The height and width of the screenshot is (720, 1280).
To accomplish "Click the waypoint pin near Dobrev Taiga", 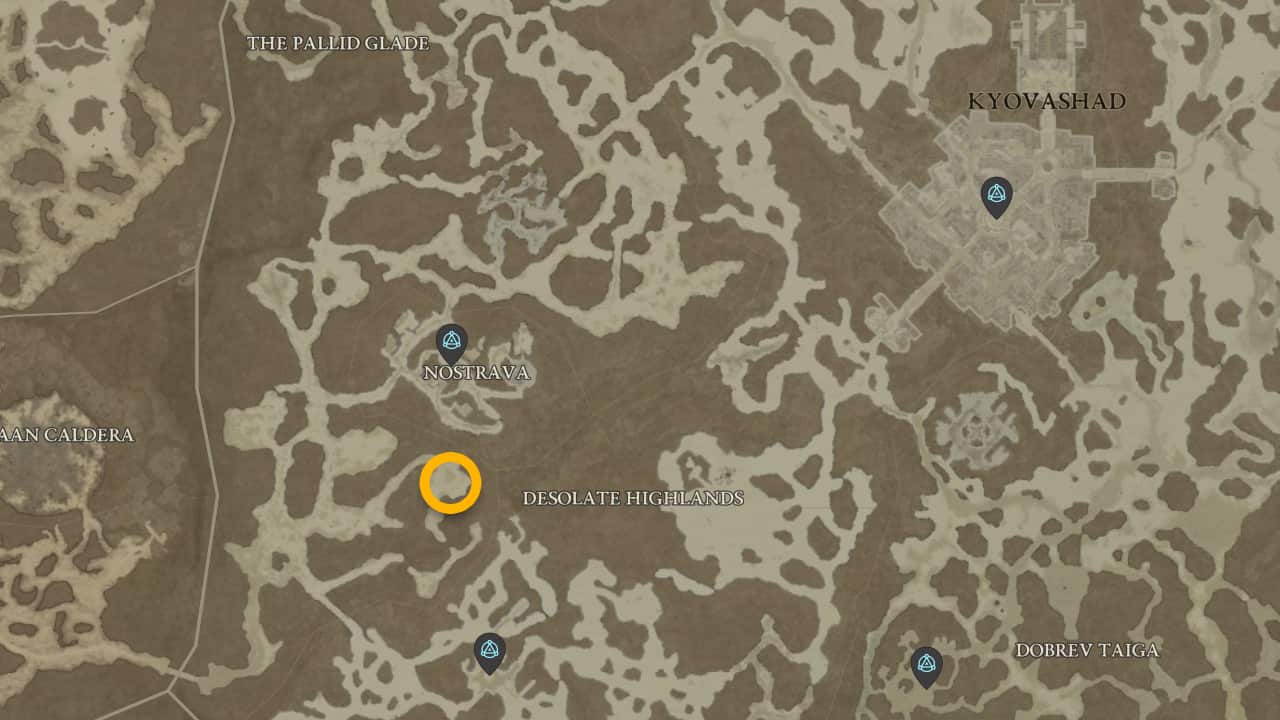I will (x=925, y=660).
